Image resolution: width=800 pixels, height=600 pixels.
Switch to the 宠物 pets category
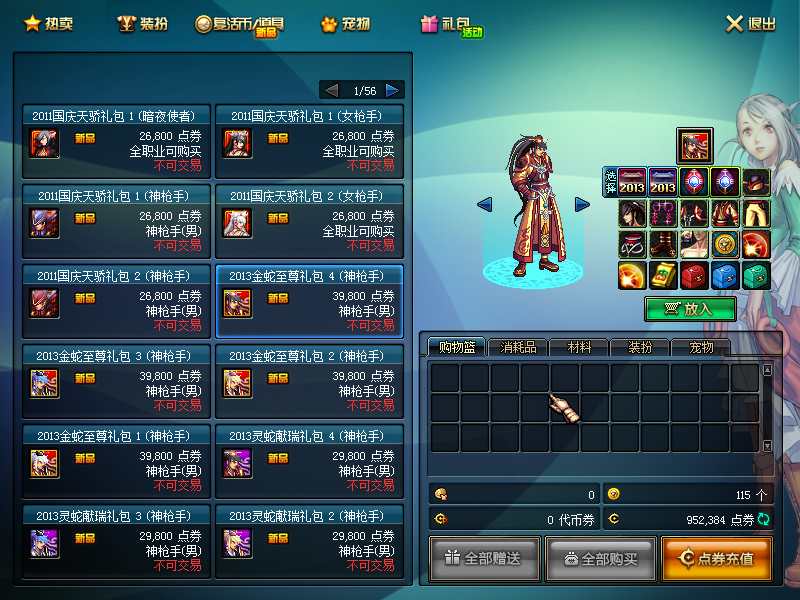click(x=345, y=23)
